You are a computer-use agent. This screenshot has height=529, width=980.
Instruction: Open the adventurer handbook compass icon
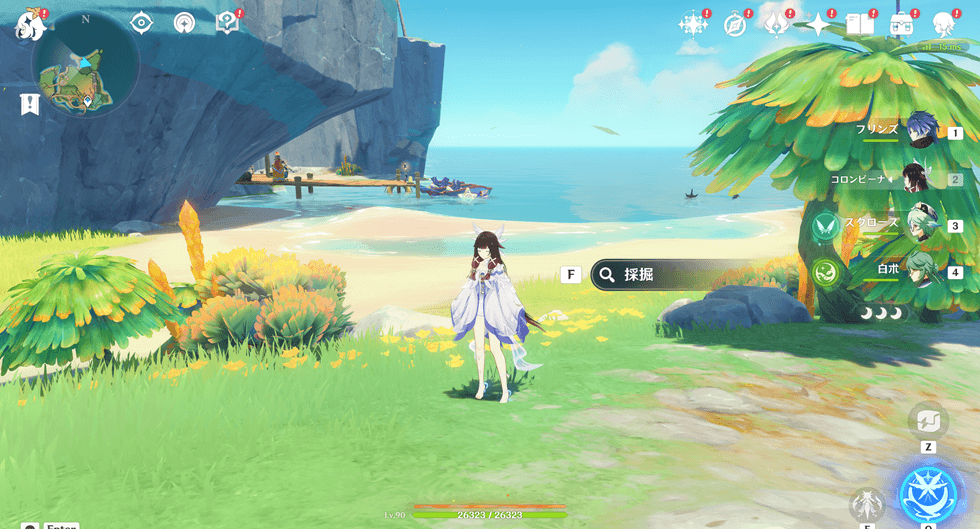[x=735, y=24]
